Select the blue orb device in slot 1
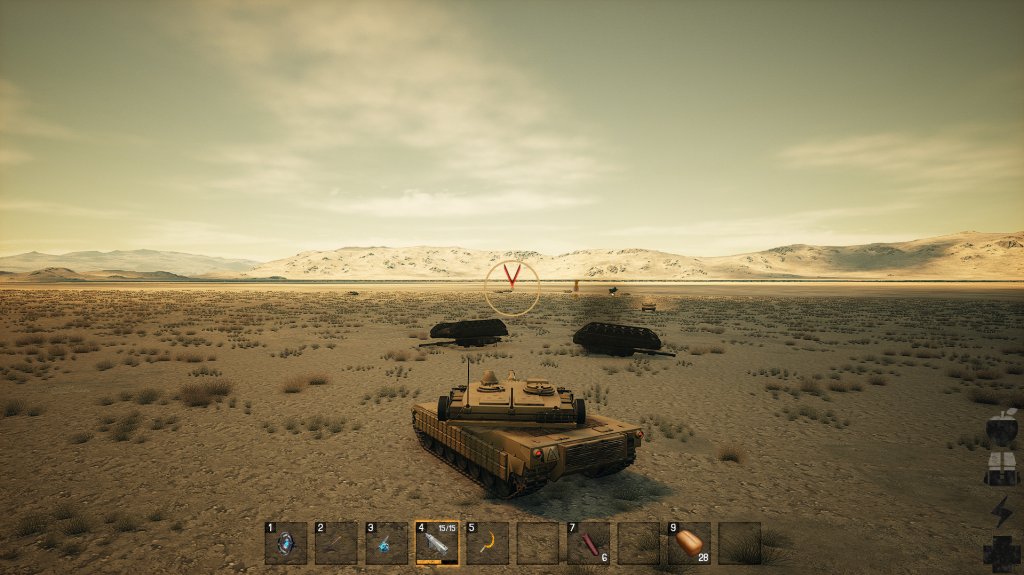 286,543
